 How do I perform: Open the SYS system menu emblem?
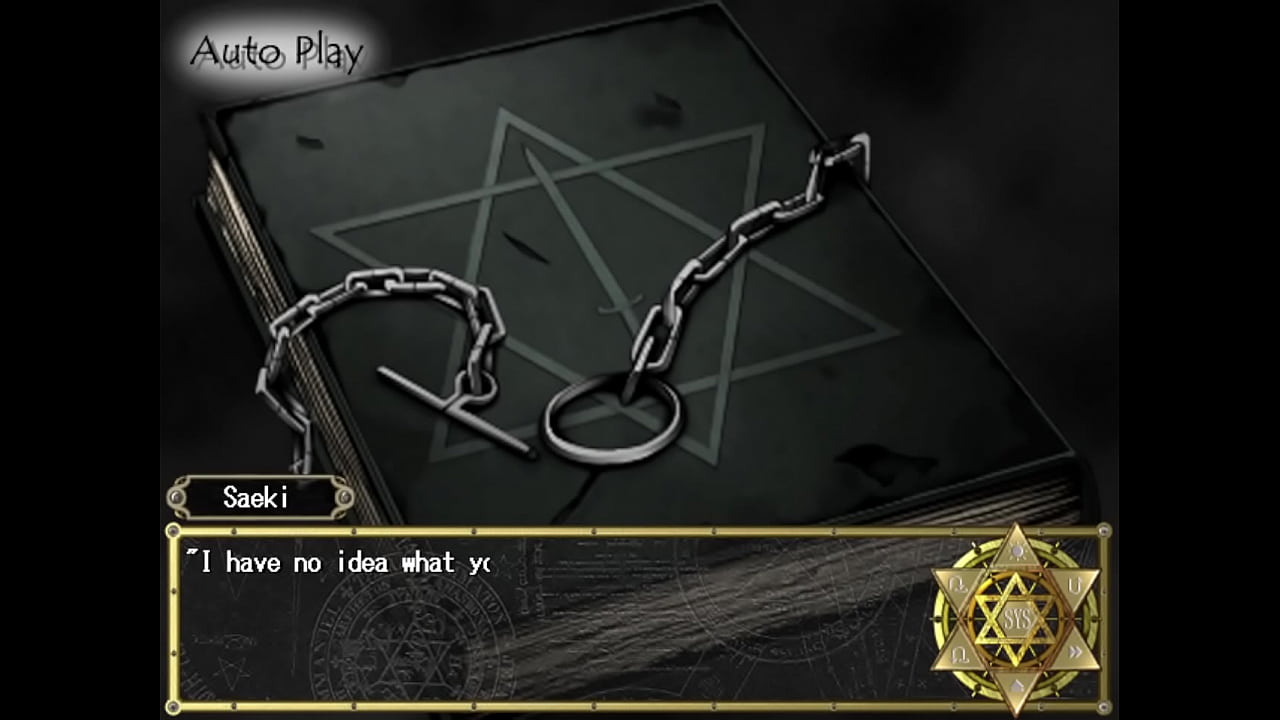[x=1017, y=616]
